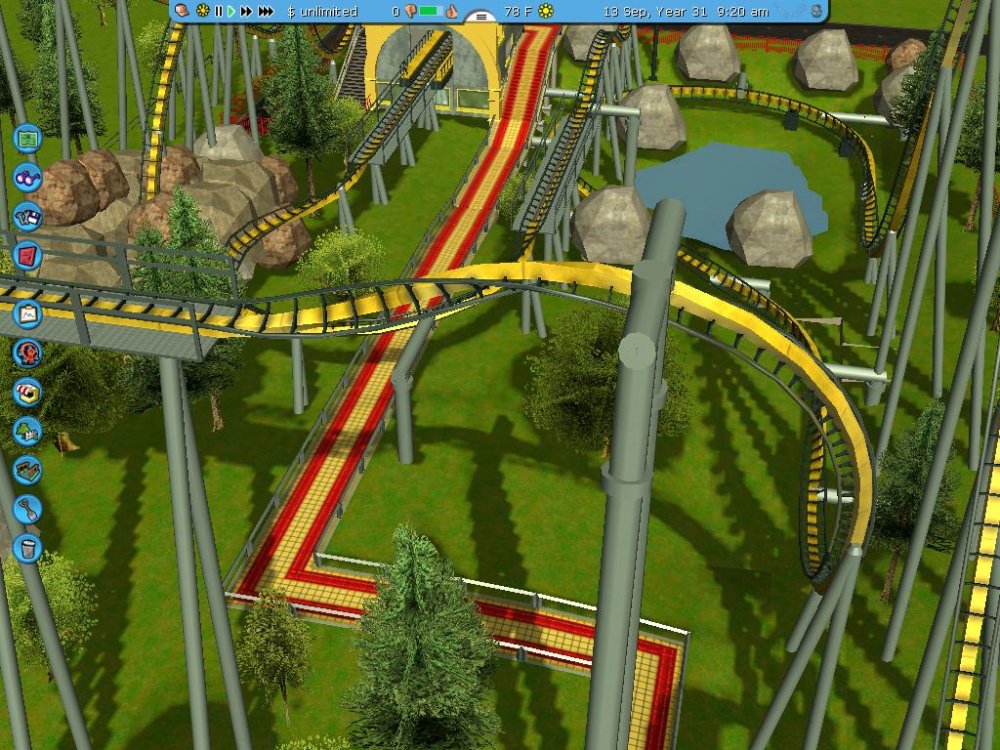
Task: Set game speed to normal play
Action: [x=231, y=11]
